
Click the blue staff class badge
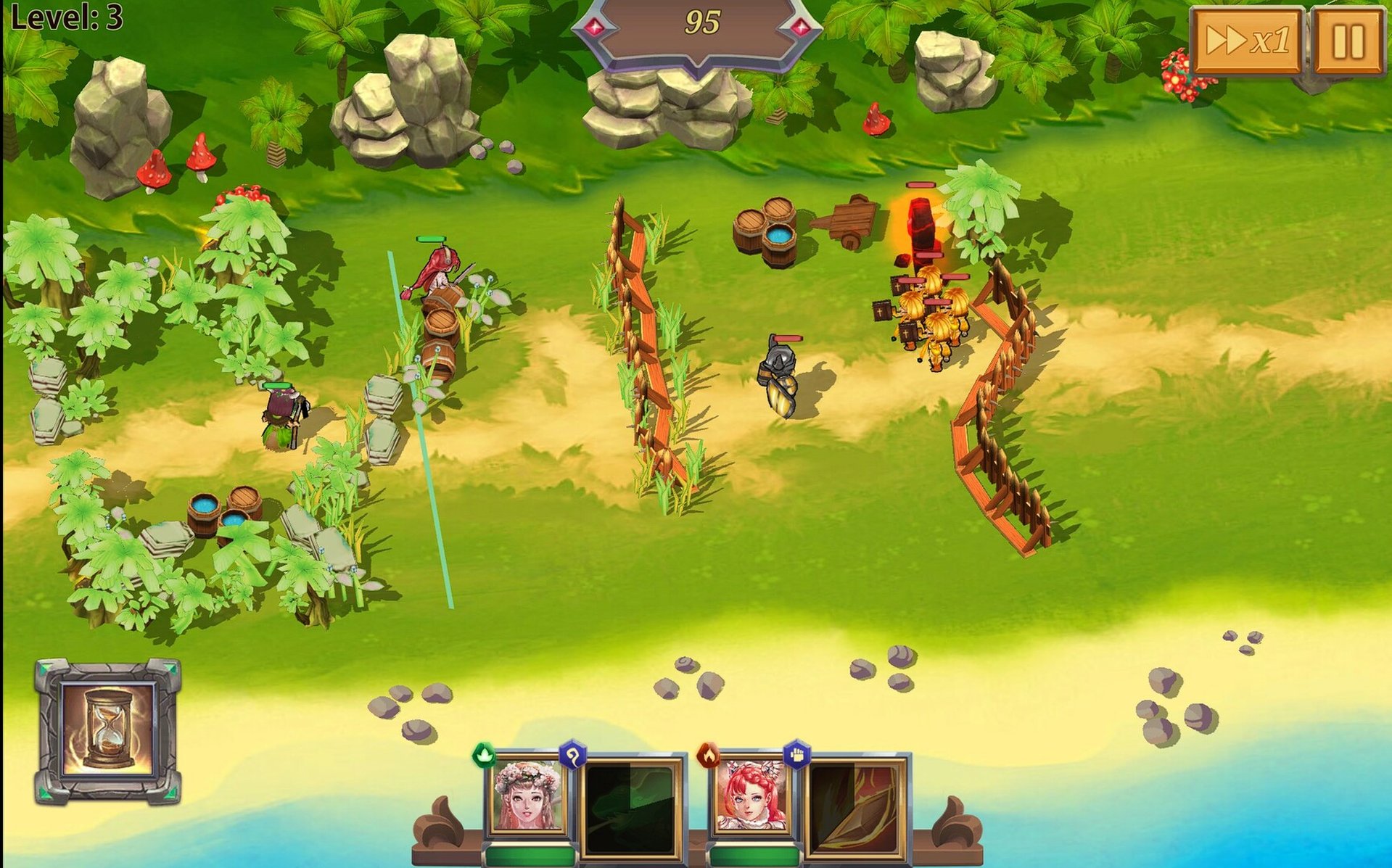point(573,756)
